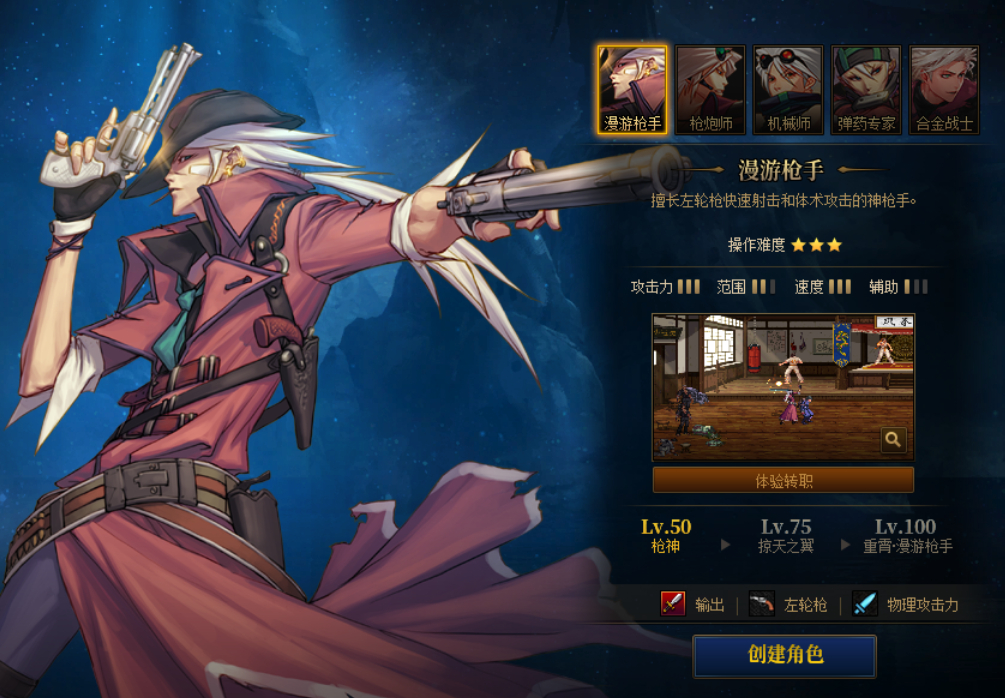Select the 漫游枪手 class portrait

[x=632, y=90]
